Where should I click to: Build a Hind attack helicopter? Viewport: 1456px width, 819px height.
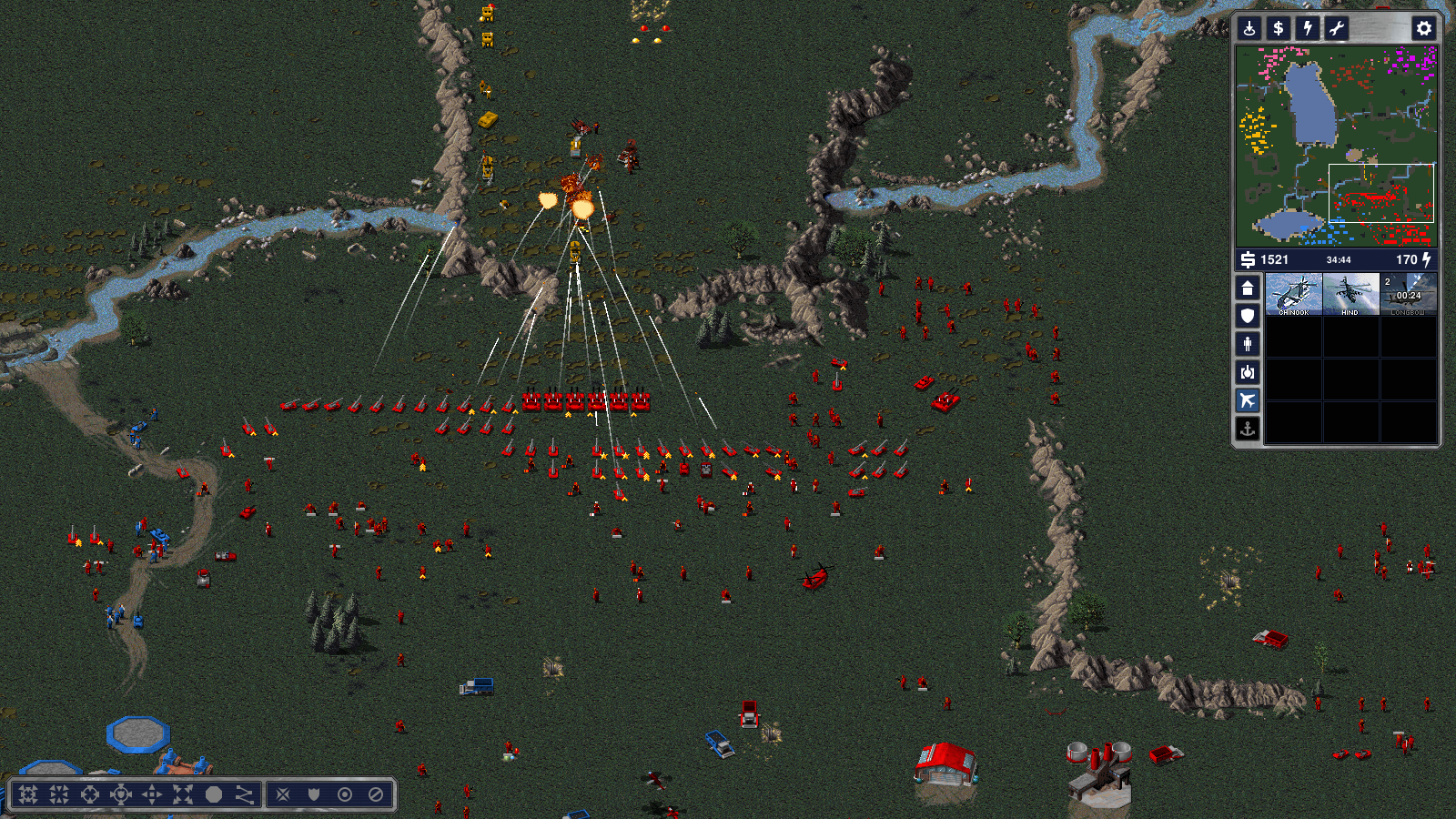coord(1350,294)
